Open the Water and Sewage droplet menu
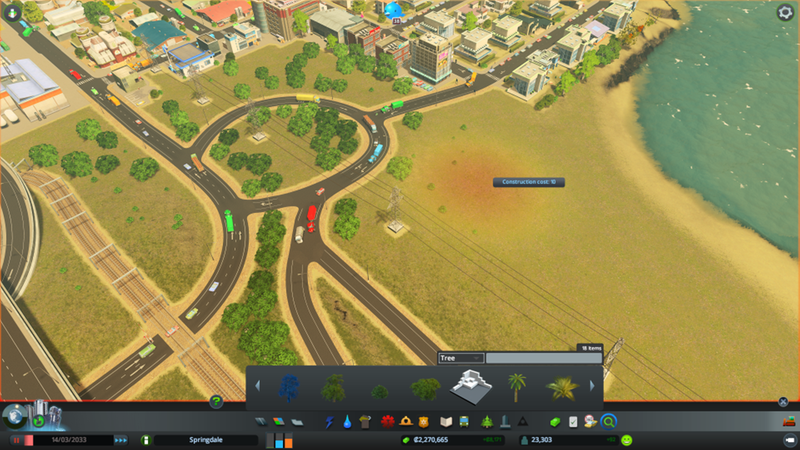Viewport: 800px width, 450px height. pyautogui.click(x=347, y=421)
